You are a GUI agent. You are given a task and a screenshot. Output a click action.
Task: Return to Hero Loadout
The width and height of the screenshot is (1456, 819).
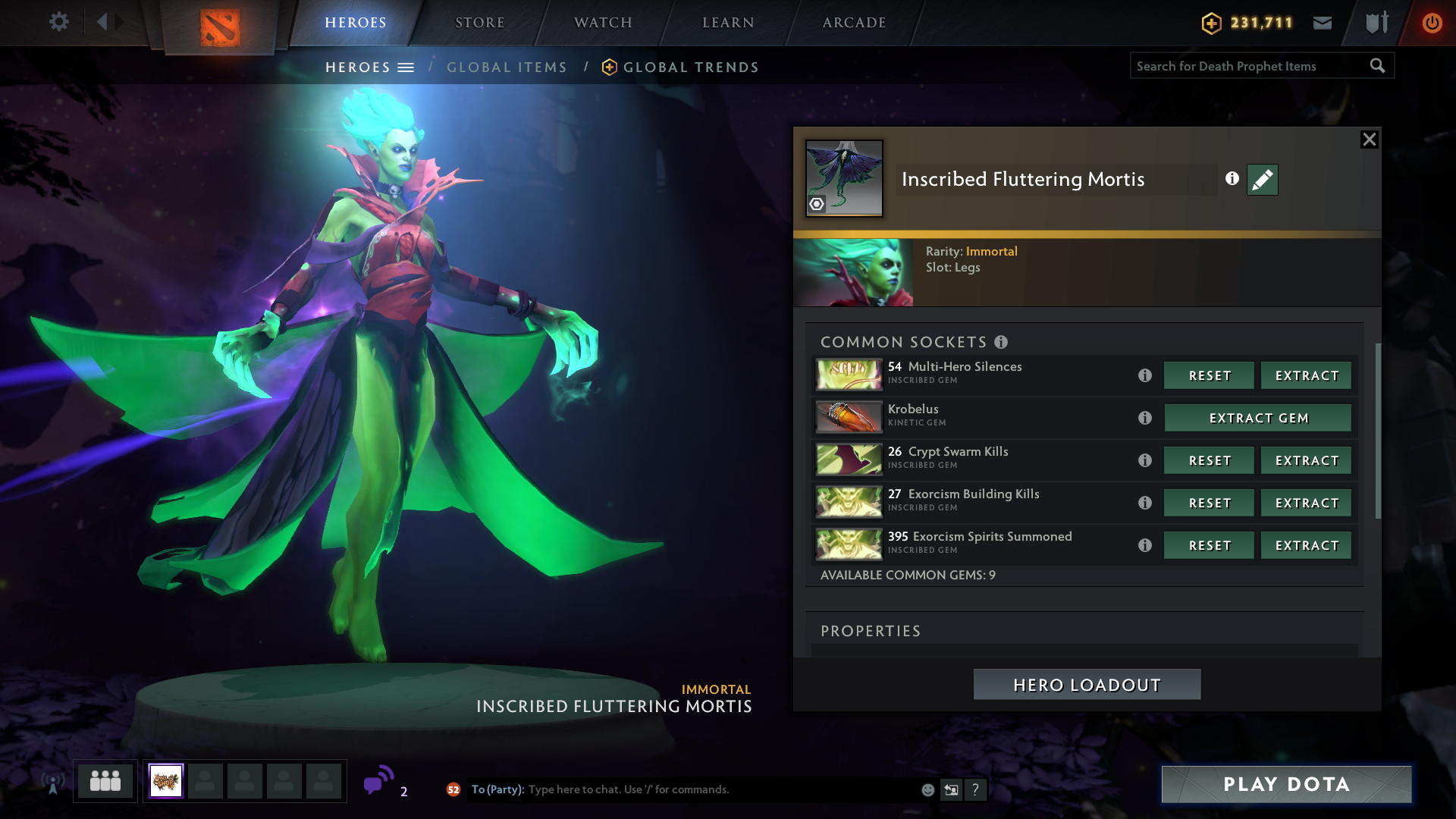point(1087,685)
